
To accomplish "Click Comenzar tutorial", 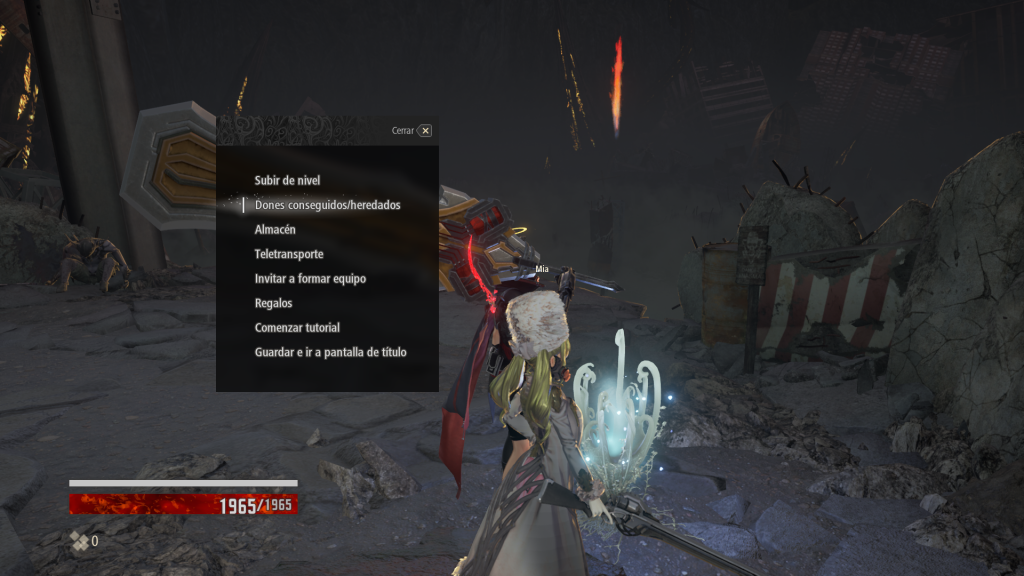I will [x=297, y=327].
